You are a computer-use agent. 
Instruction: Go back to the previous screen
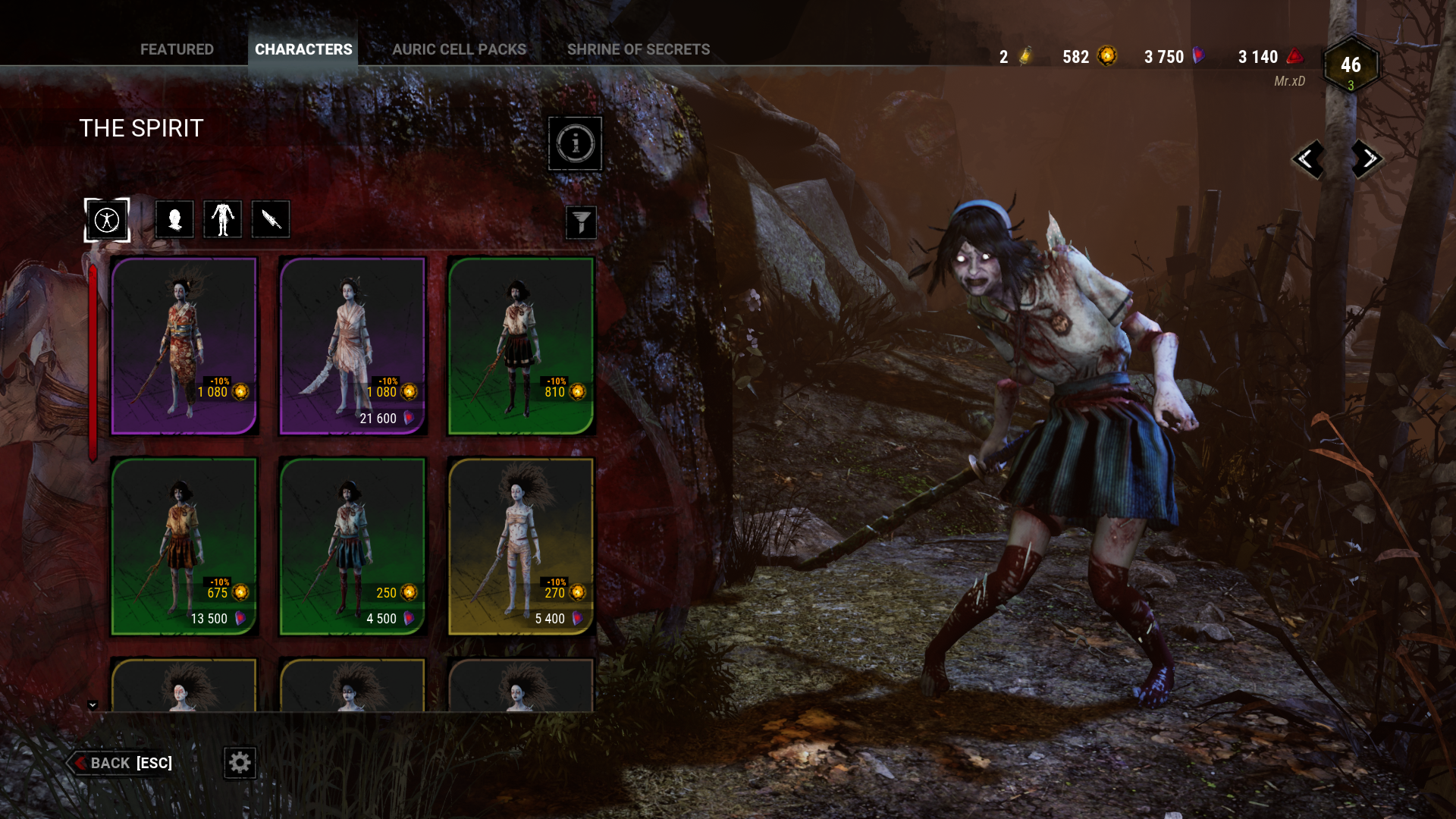pos(121,763)
